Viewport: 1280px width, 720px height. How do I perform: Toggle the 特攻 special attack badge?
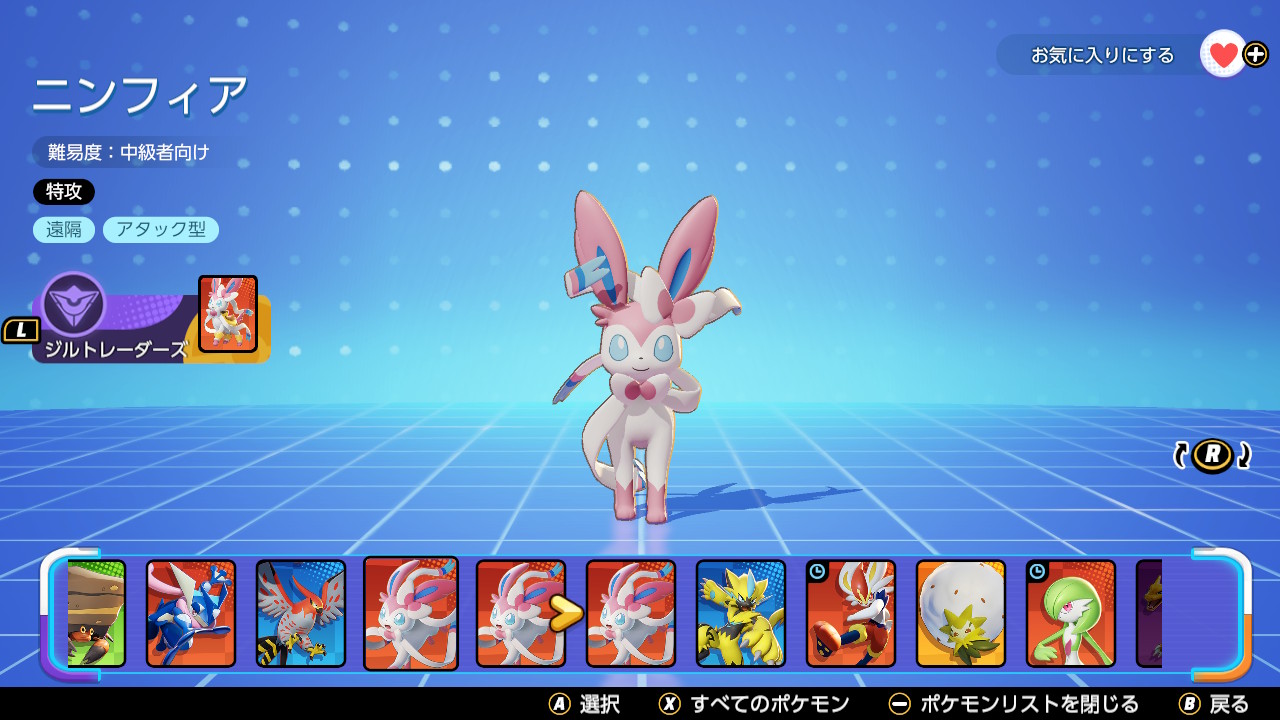(65, 192)
